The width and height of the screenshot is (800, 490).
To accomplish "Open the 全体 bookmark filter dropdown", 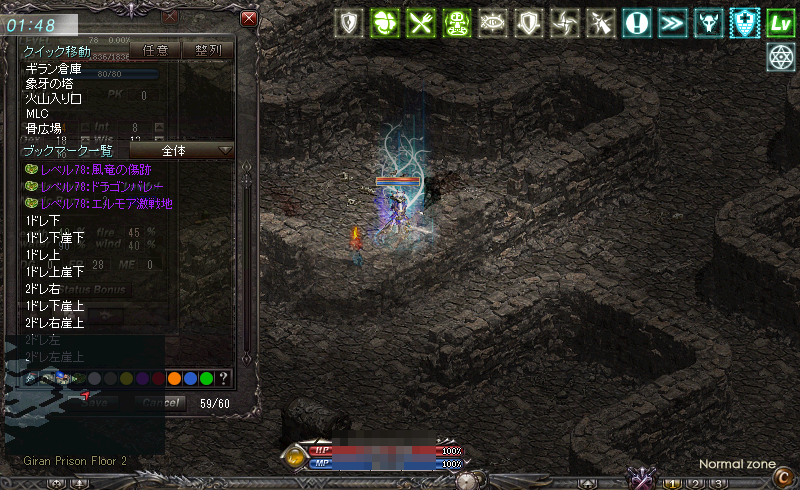I will pyautogui.click(x=182, y=150).
